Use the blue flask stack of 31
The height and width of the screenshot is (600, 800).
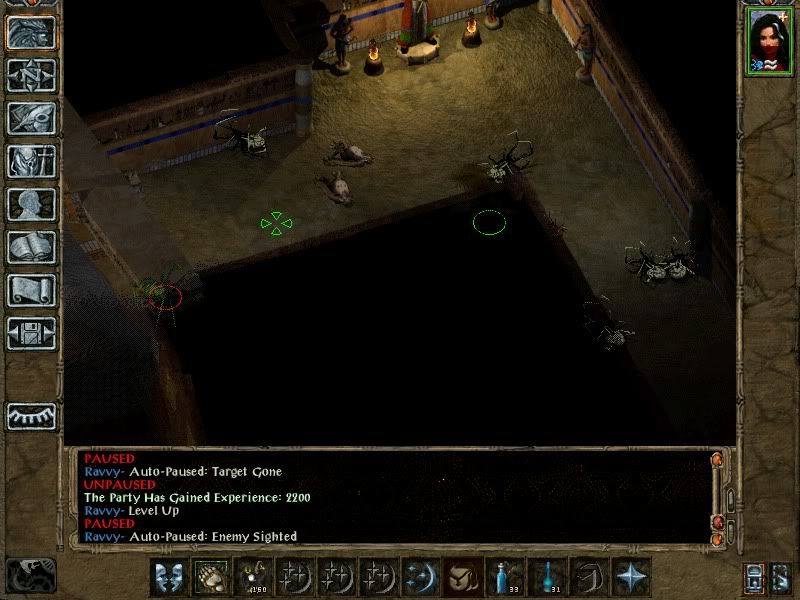click(545, 577)
